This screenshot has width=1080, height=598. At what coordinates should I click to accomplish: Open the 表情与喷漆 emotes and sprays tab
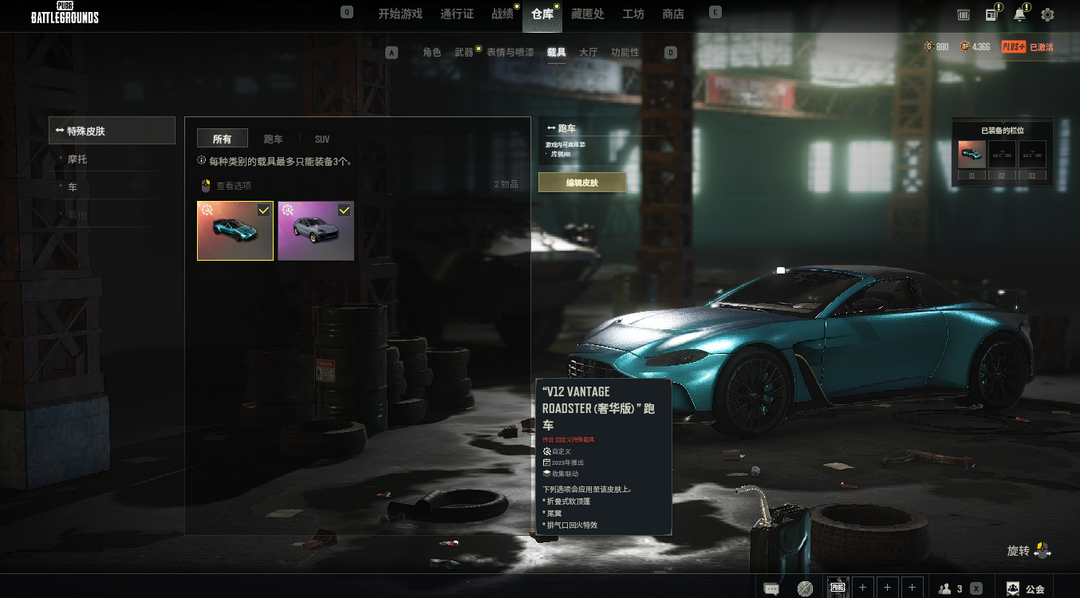[x=510, y=52]
